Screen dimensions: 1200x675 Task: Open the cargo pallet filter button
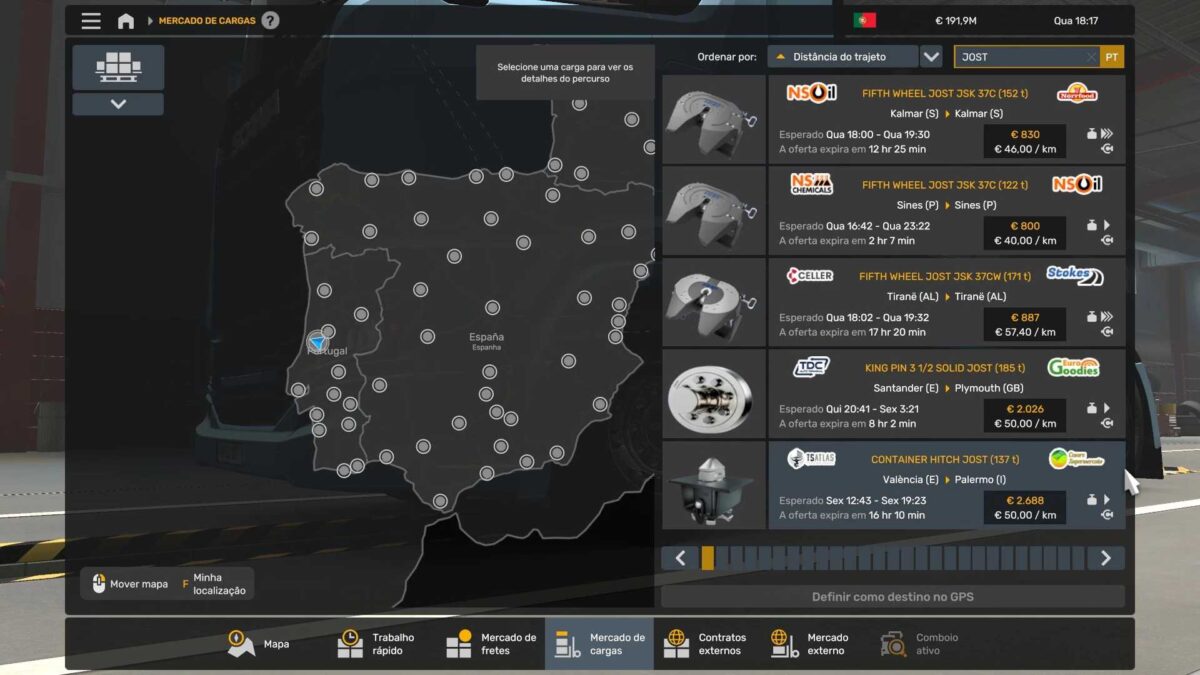pos(118,67)
